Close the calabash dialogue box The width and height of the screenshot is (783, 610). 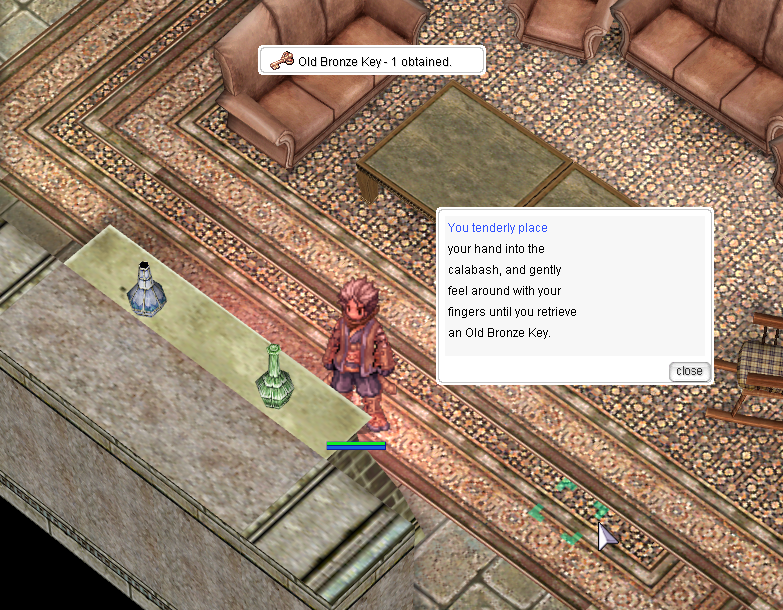[689, 371]
